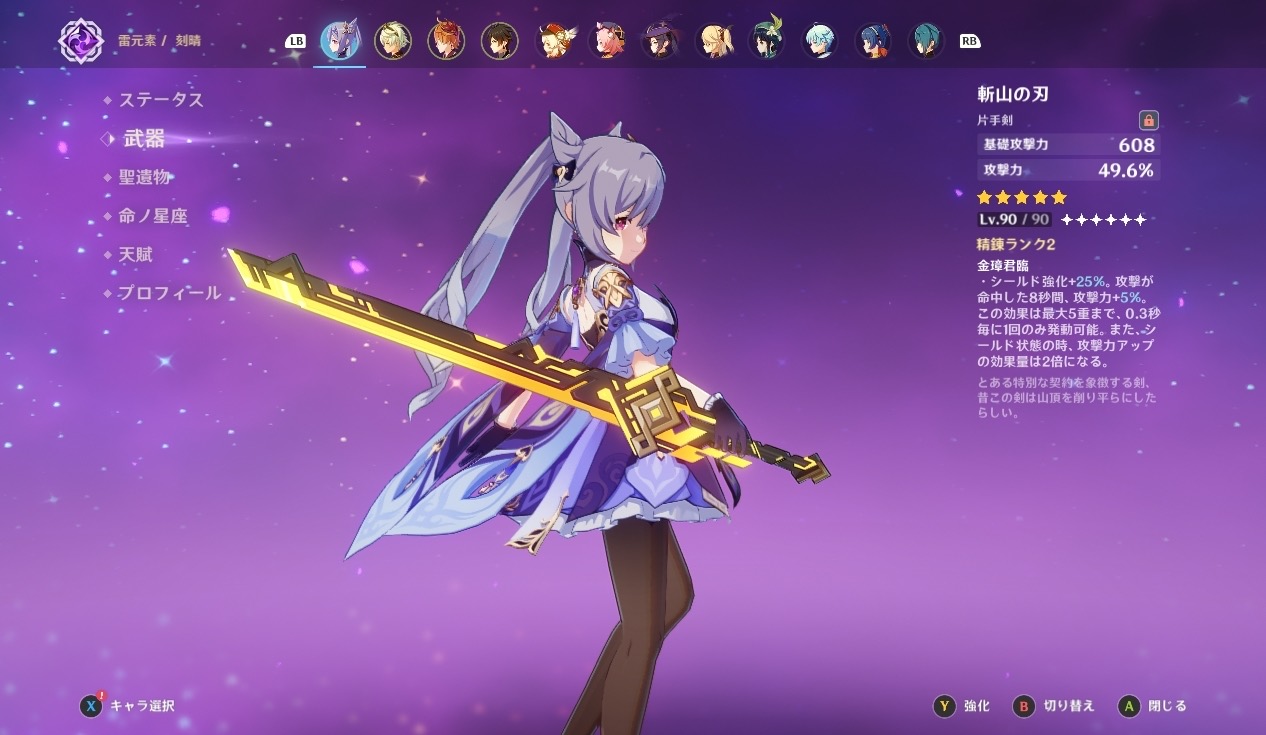Switch to the 天賦 talents page
The image size is (1266, 735).
[136, 255]
